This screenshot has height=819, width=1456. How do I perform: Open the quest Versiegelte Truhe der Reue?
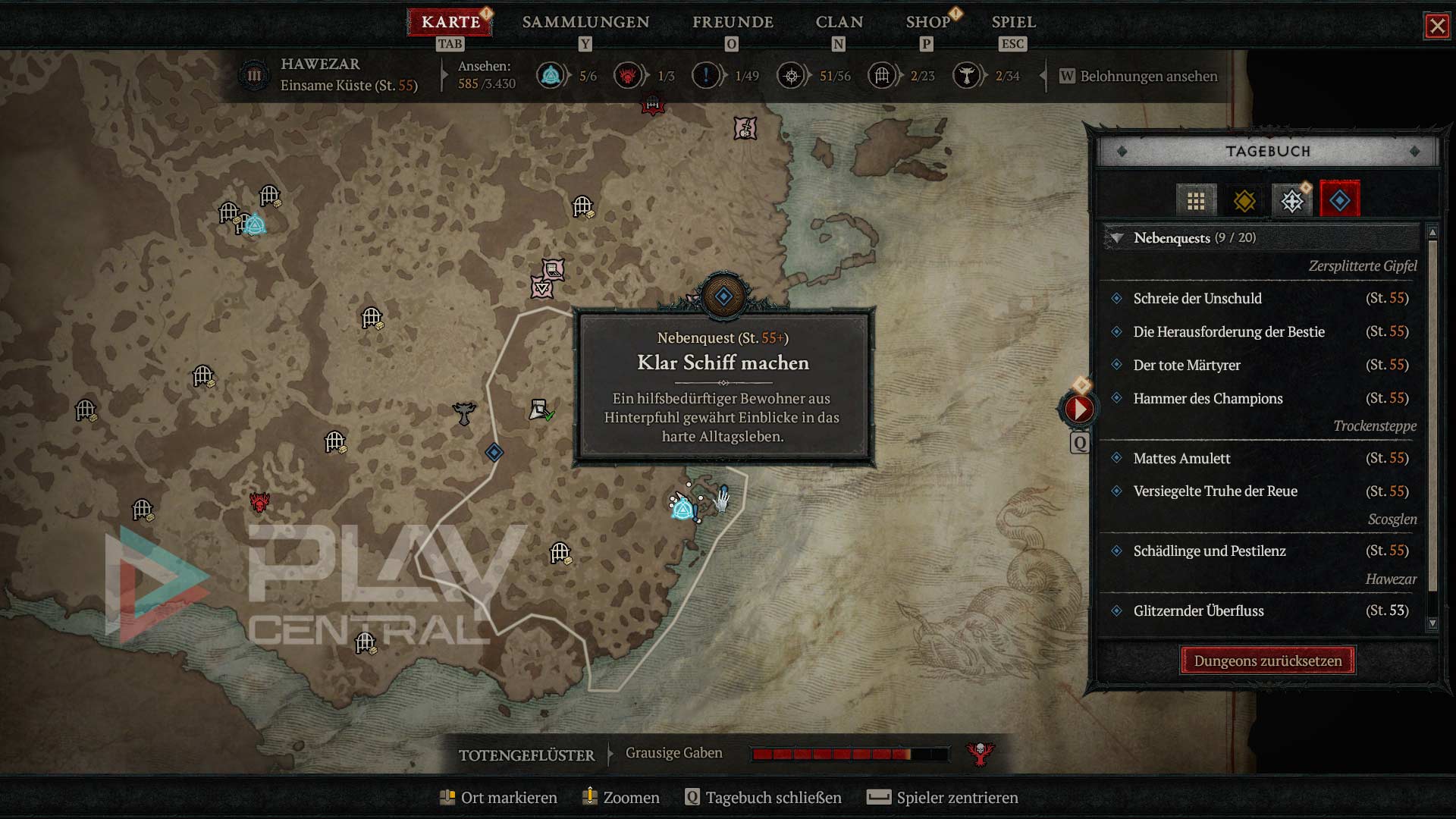(1215, 491)
